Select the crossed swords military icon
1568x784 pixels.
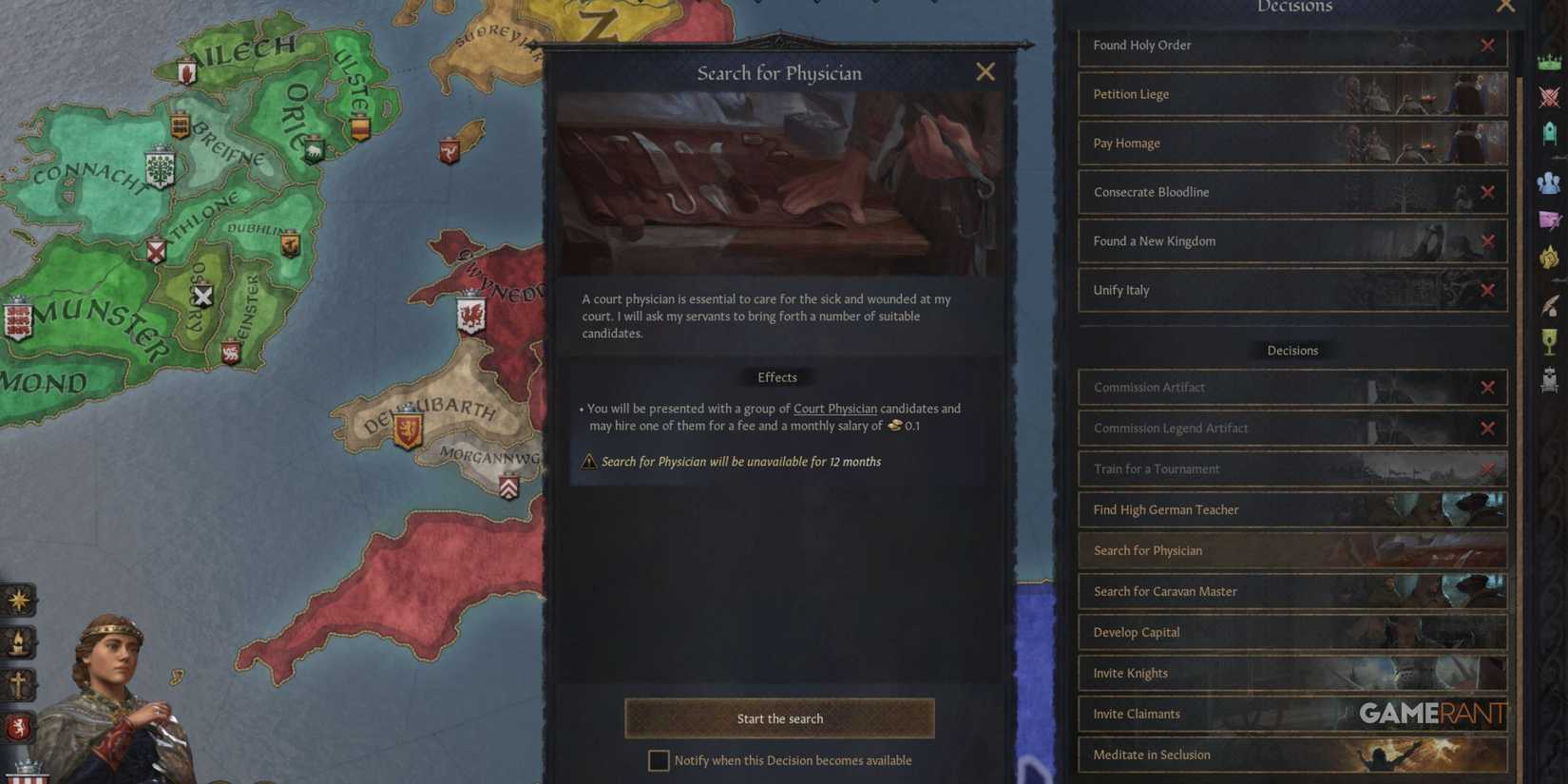(1550, 94)
